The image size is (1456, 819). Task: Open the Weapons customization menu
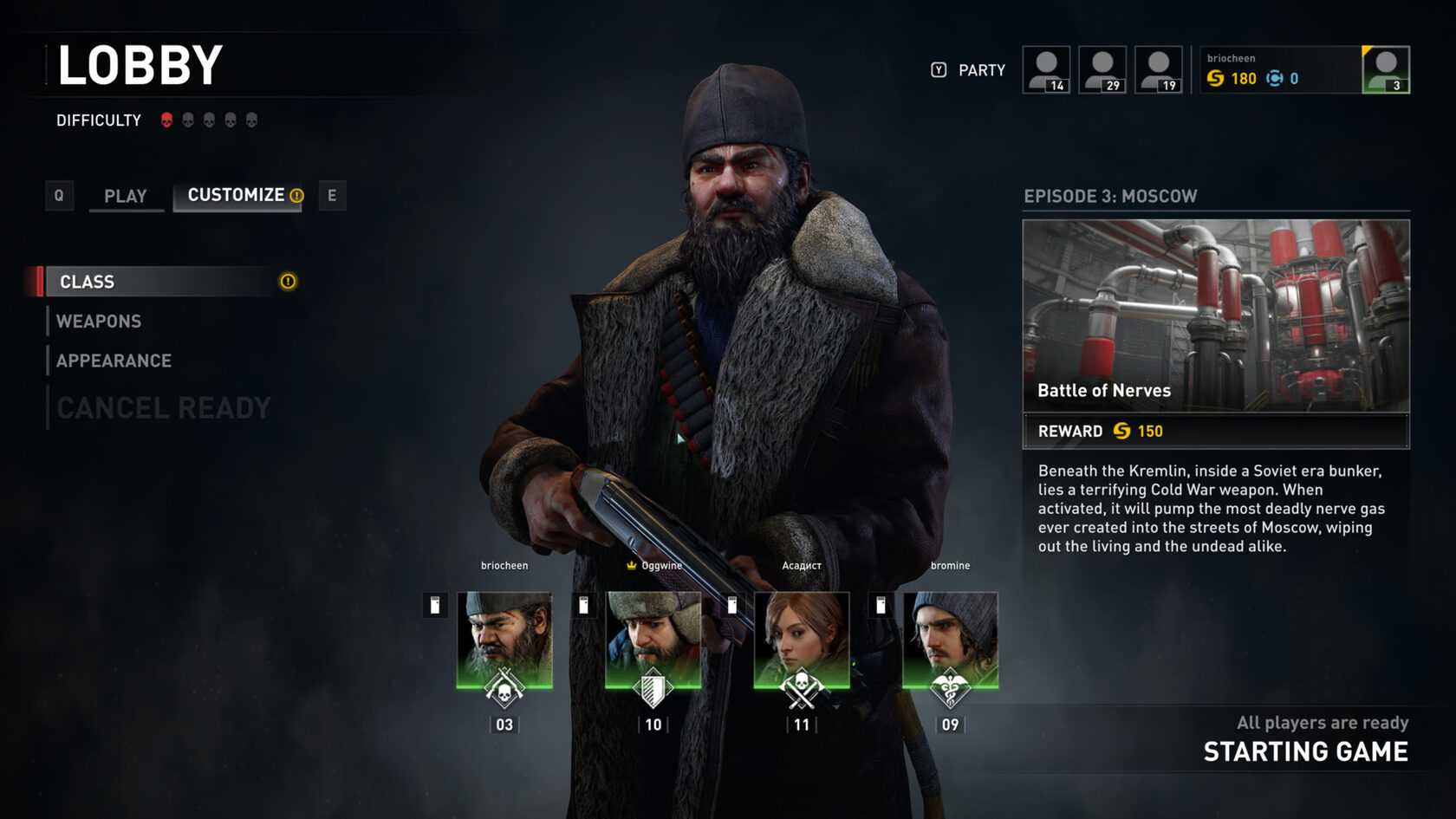99,322
